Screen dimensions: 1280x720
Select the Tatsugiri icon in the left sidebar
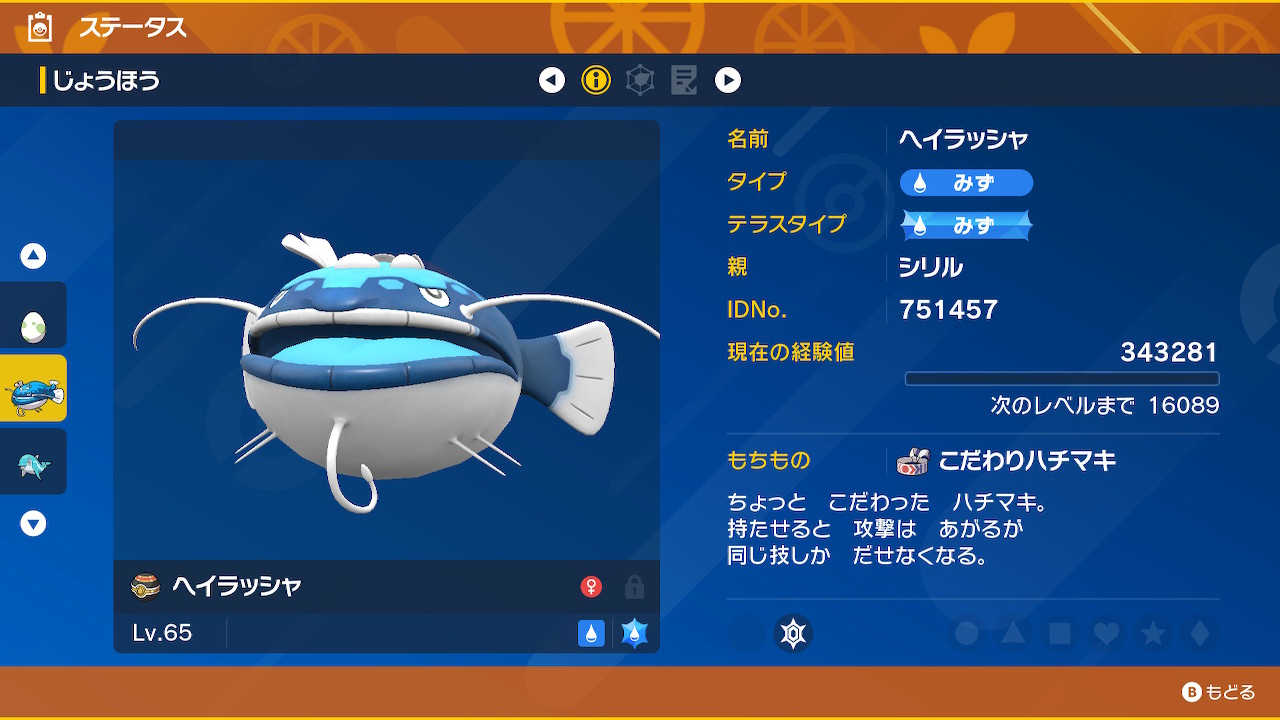pos(33,461)
